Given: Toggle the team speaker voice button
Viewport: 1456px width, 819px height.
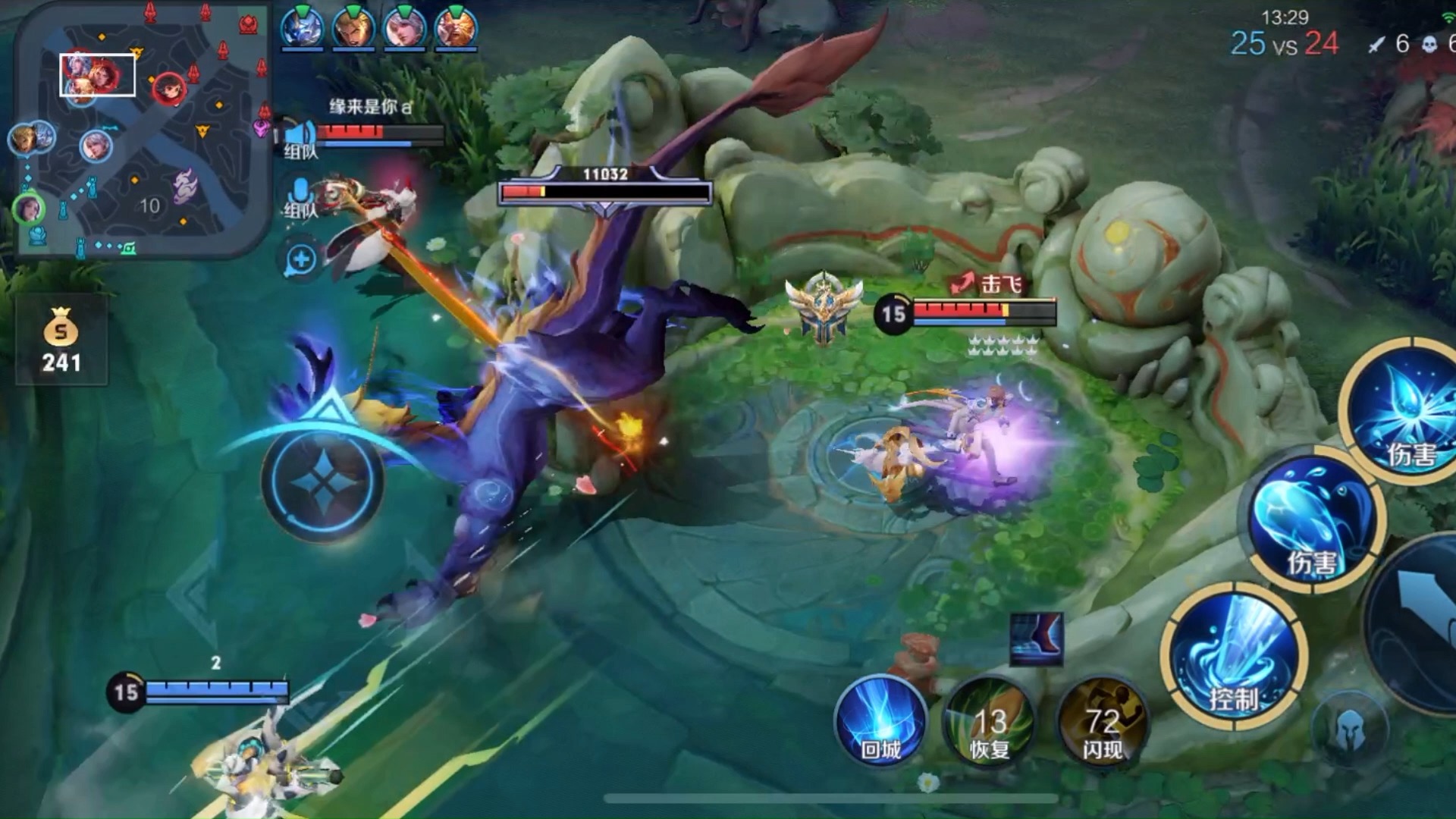Looking at the screenshot, I should (300, 136).
